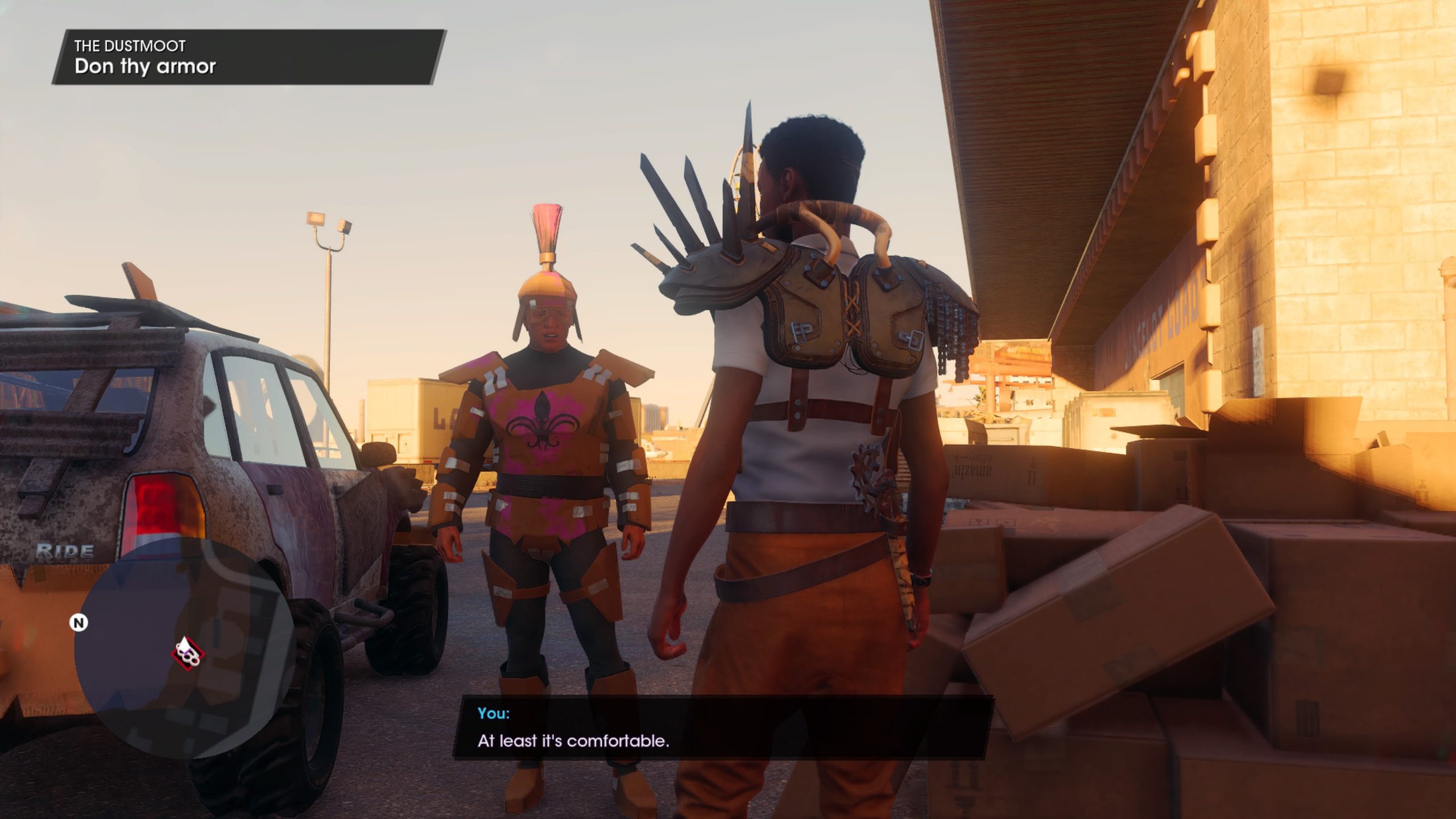This screenshot has width=1456, height=819.
Task: Click the Dustmoot mission objective tracker
Action: tap(249, 57)
